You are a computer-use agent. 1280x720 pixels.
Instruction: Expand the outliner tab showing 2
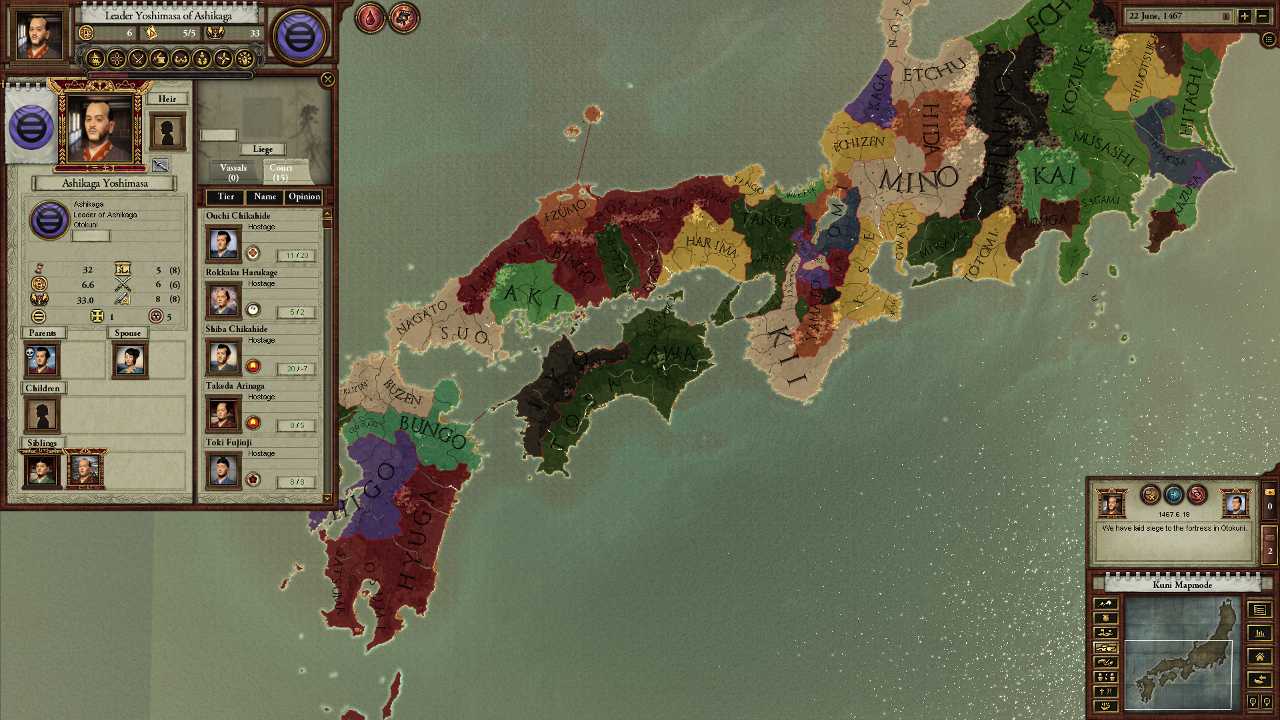(x=1269, y=550)
